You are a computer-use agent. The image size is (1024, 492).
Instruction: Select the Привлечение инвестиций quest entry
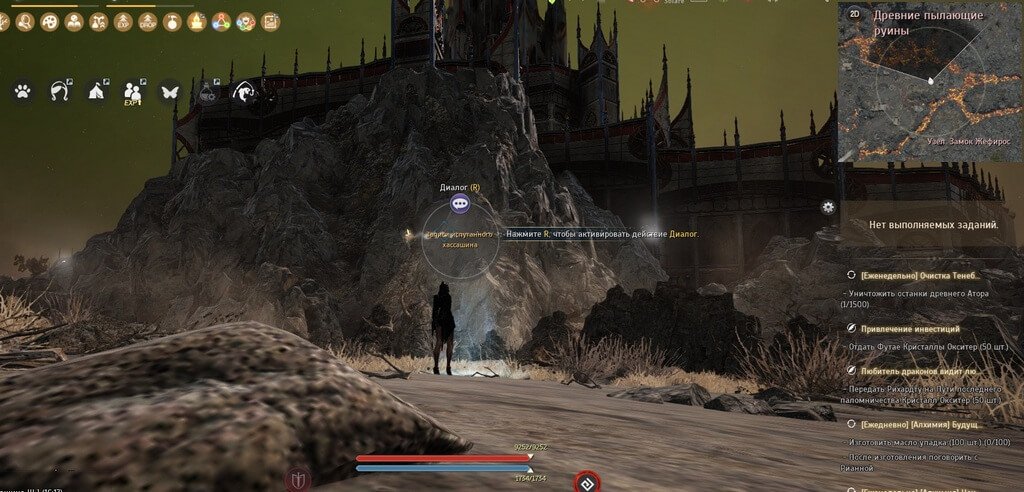click(x=895, y=328)
